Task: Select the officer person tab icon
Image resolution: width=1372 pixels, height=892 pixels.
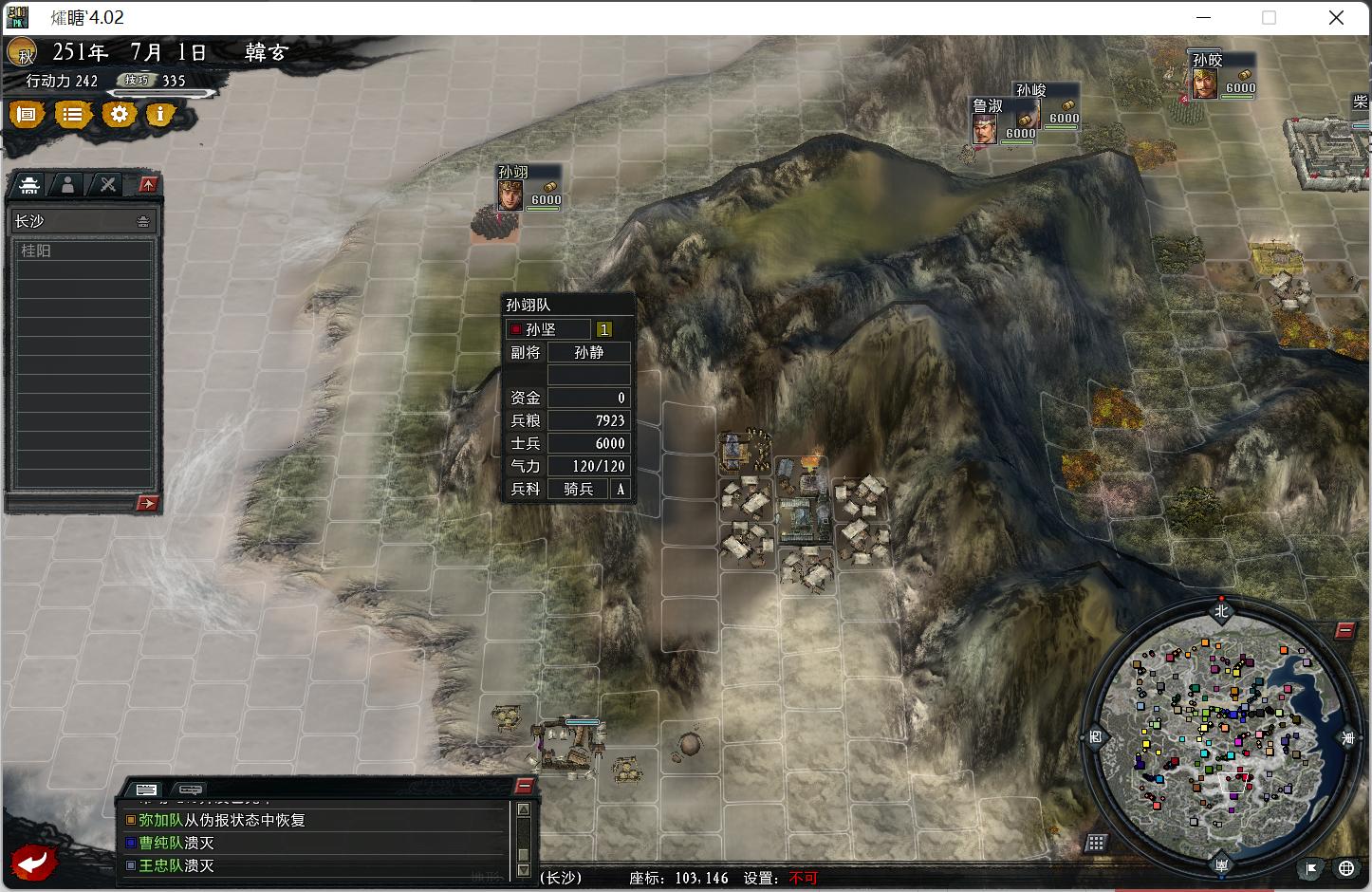Action: [x=68, y=184]
